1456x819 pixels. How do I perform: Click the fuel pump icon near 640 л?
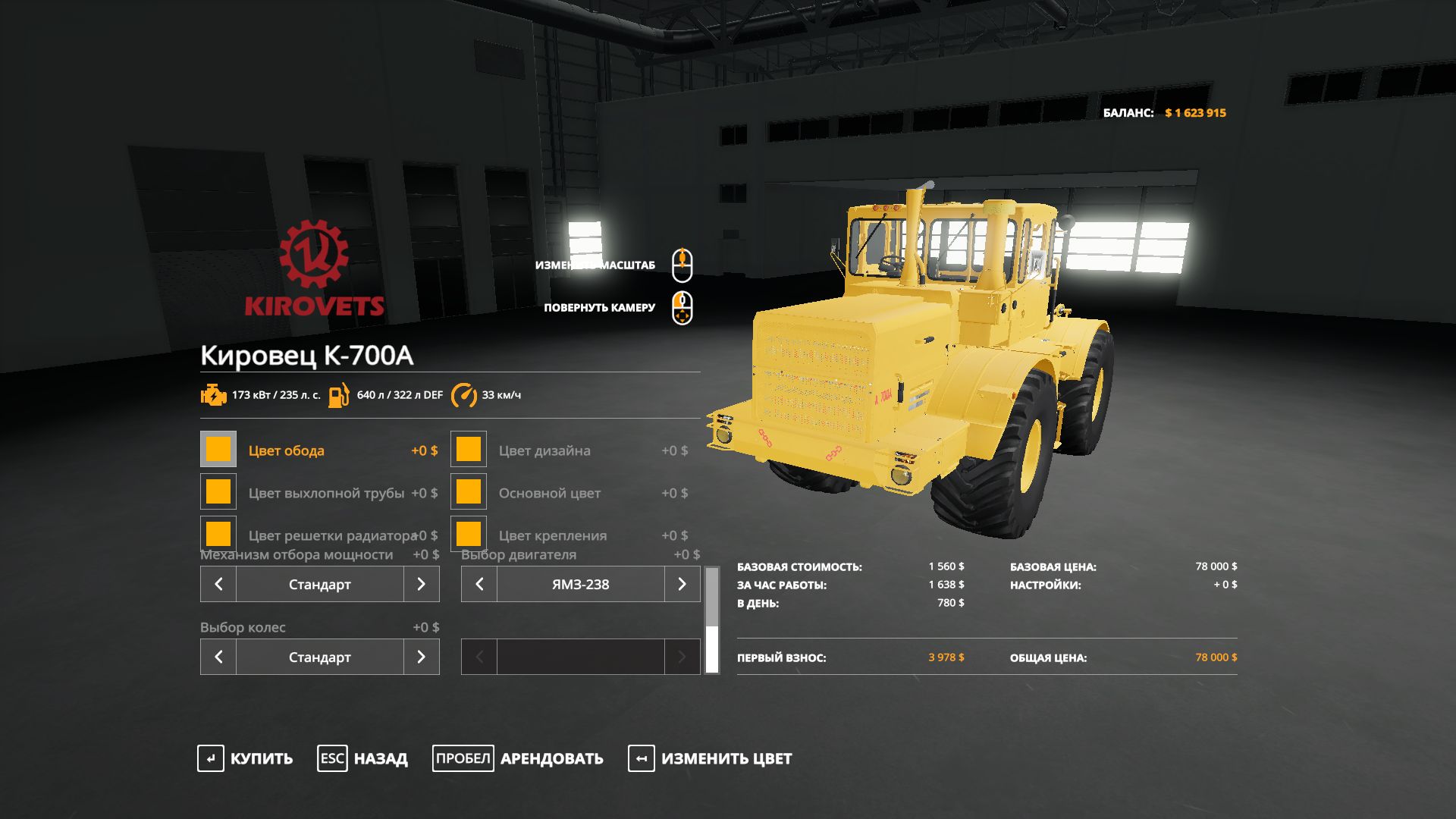340,394
